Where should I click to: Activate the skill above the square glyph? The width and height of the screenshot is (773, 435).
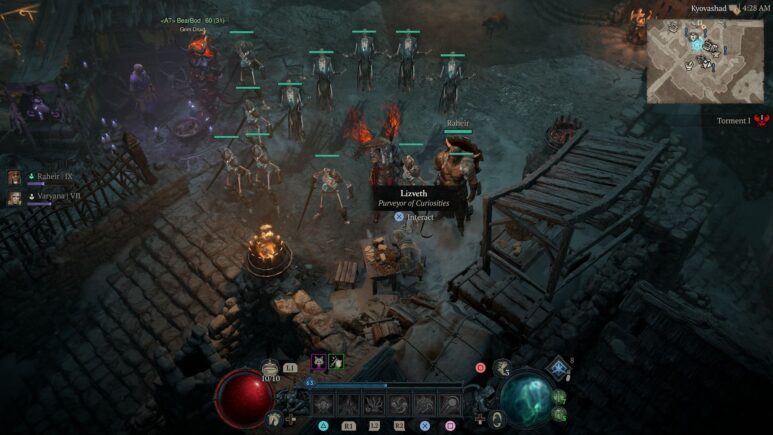pos(450,405)
